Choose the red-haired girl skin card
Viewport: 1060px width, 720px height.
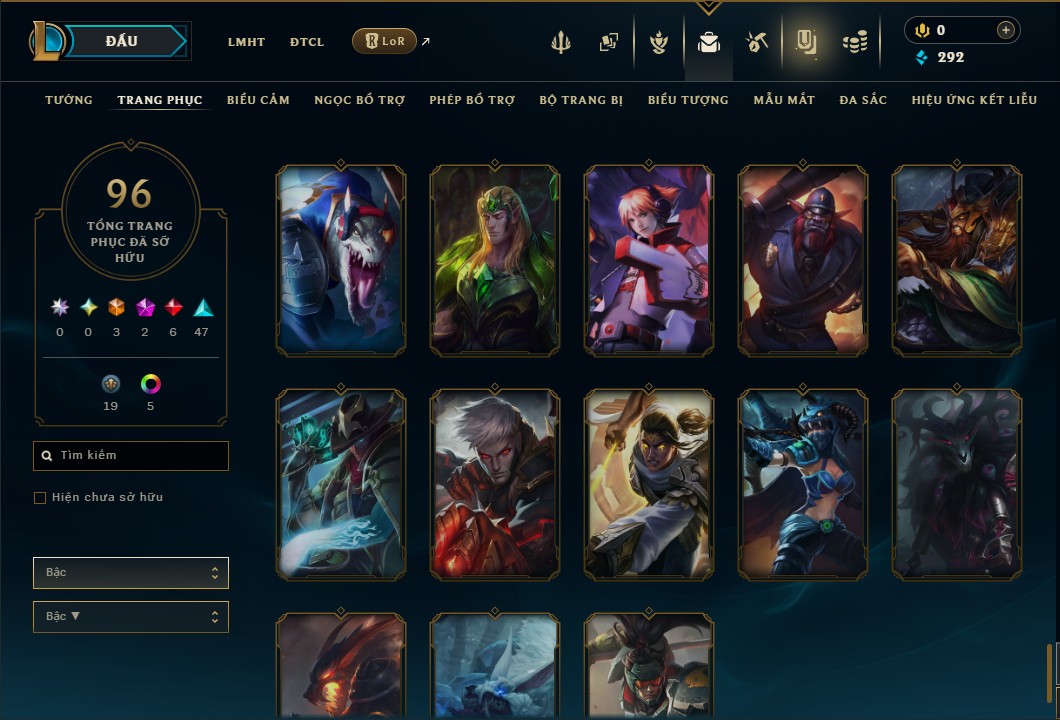pyautogui.click(x=649, y=260)
